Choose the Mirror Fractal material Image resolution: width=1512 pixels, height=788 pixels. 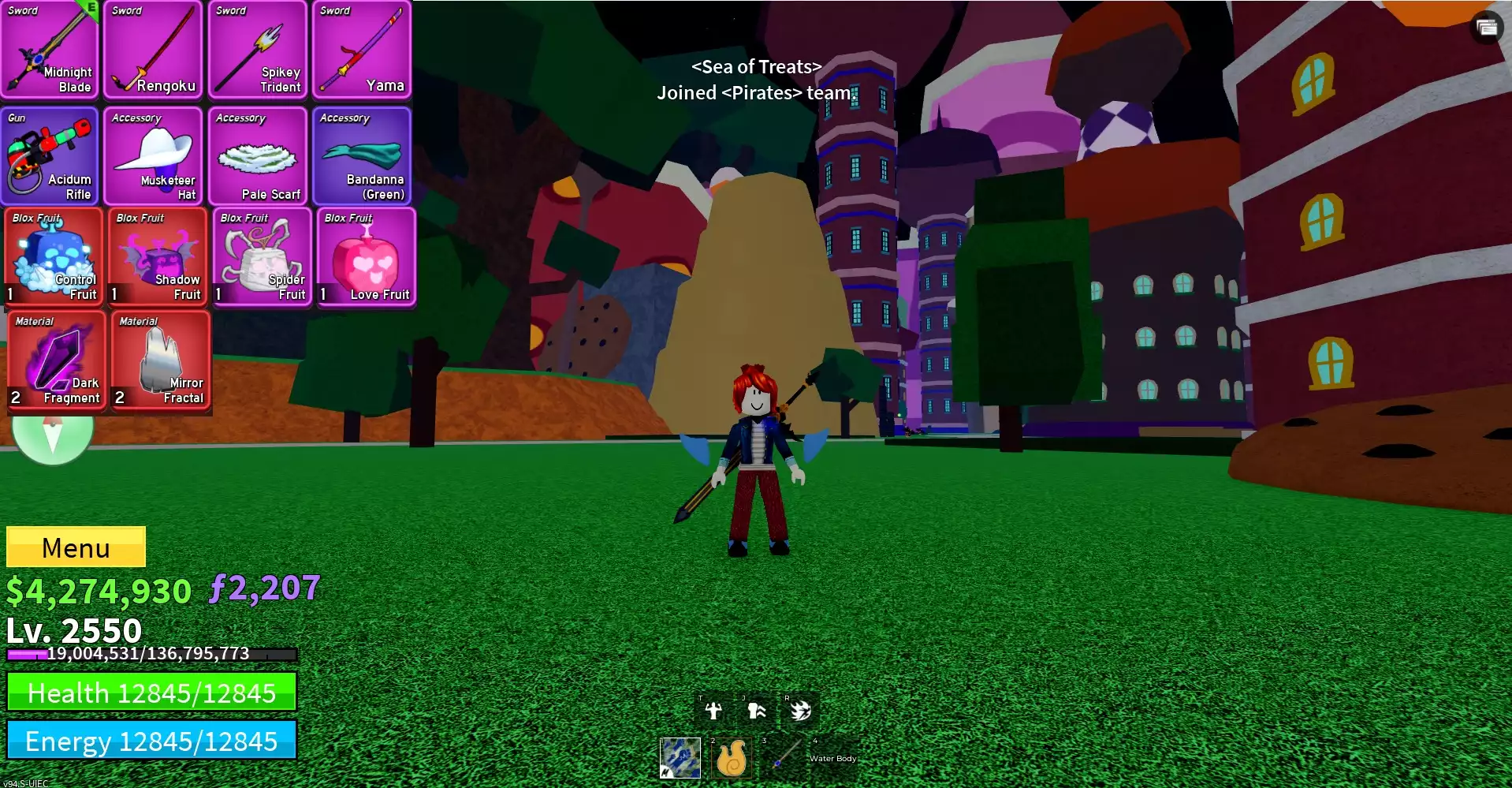tap(161, 360)
